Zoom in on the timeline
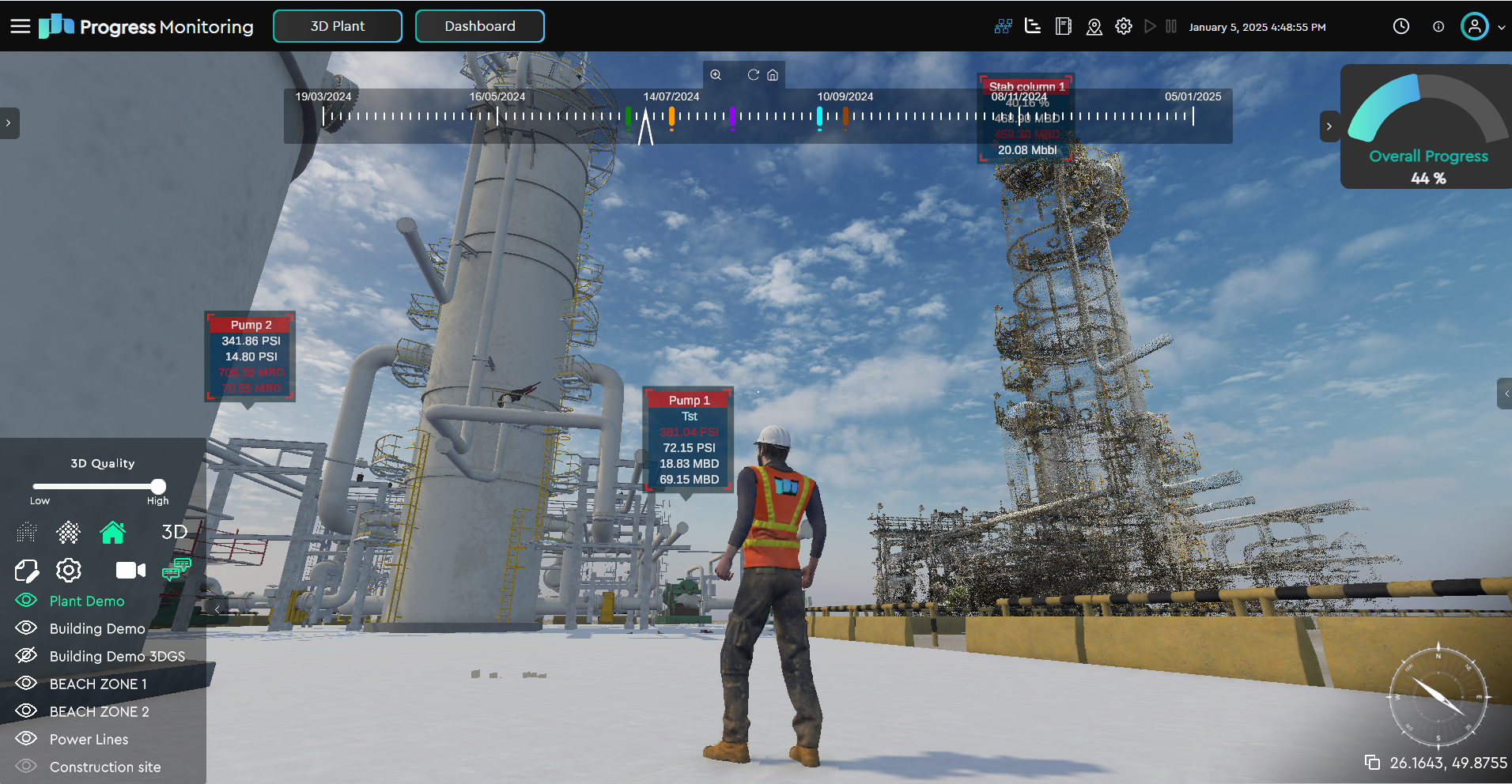 click(x=716, y=75)
